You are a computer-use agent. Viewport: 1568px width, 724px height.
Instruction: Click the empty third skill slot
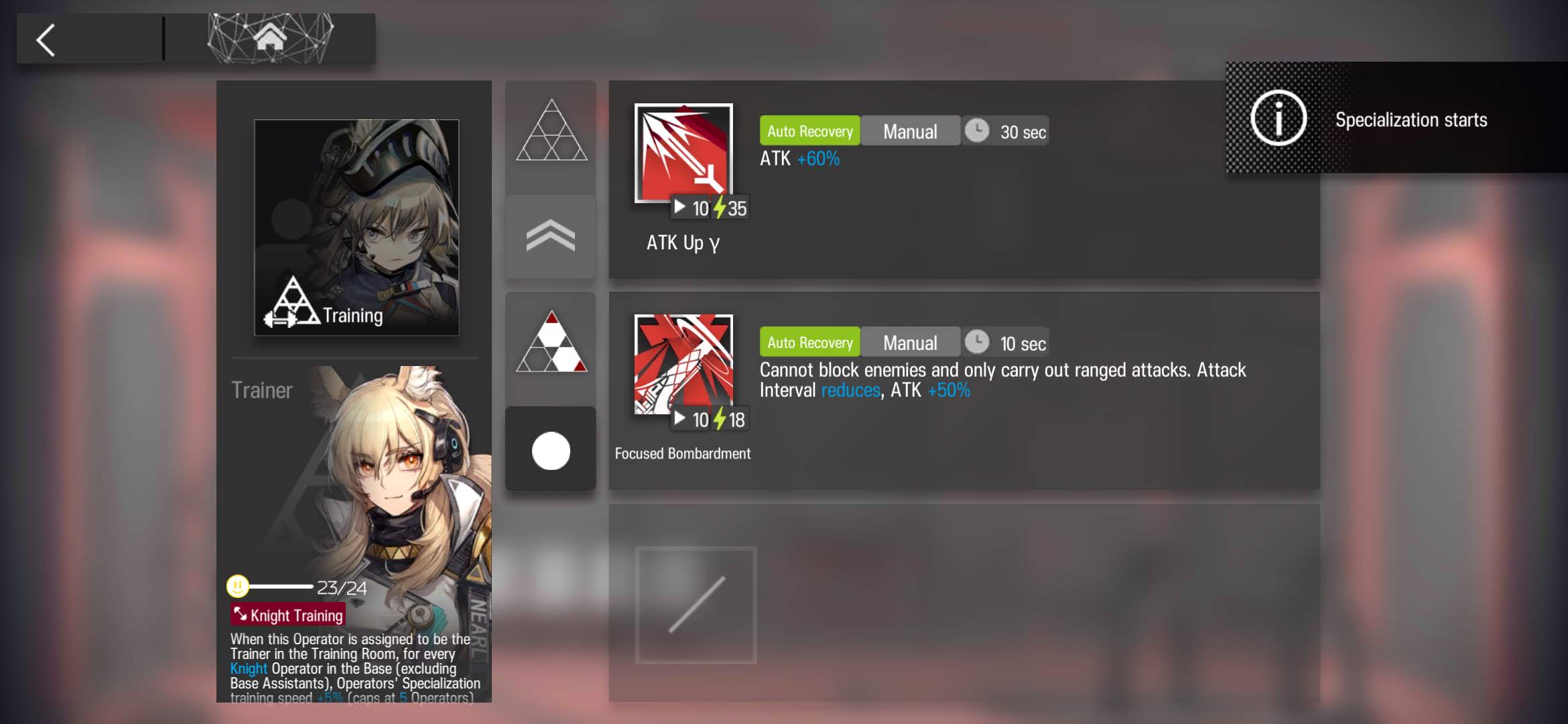(x=696, y=605)
